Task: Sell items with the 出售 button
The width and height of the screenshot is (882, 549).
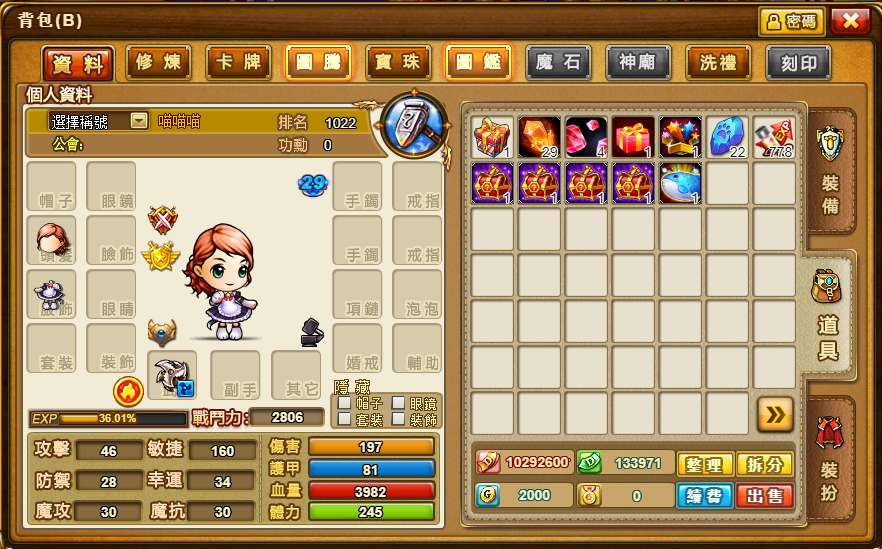Action: pos(764,495)
